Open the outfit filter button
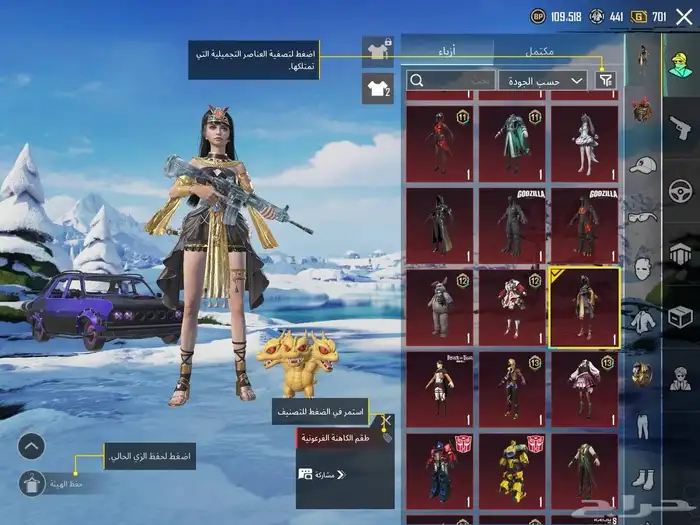700x525 pixels. pos(606,80)
